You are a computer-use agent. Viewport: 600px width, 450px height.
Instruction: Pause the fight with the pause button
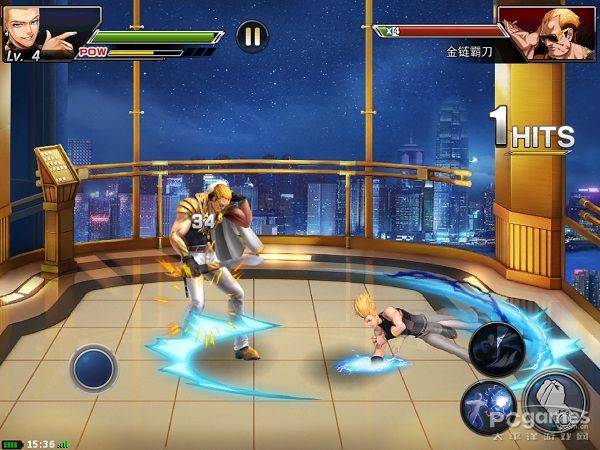coord(252,36)
